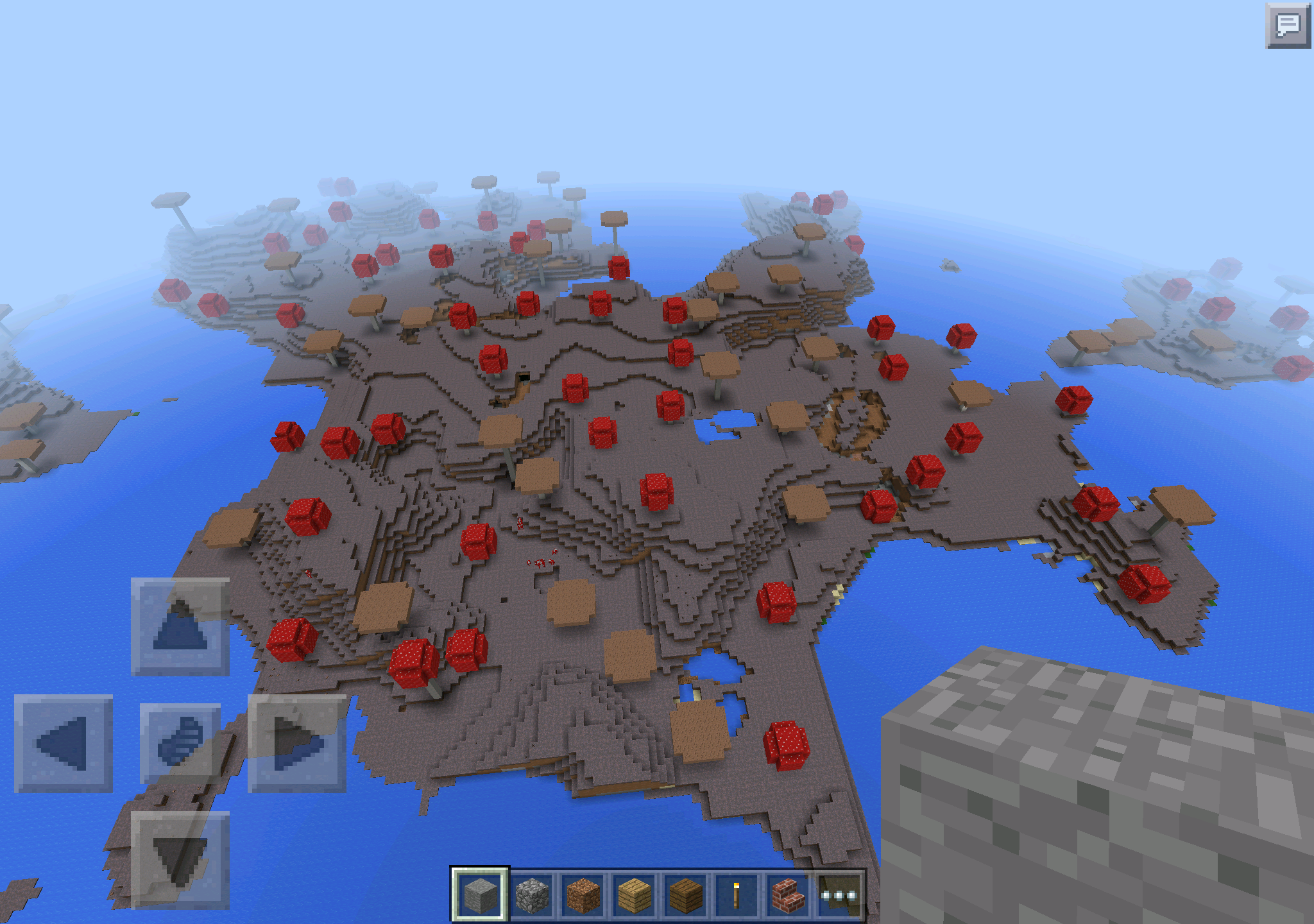The width and height of the screenshot is (1314, 924).
Task: Tap the move left arrow
Action: pyautogui.click(x=63, y=744)
